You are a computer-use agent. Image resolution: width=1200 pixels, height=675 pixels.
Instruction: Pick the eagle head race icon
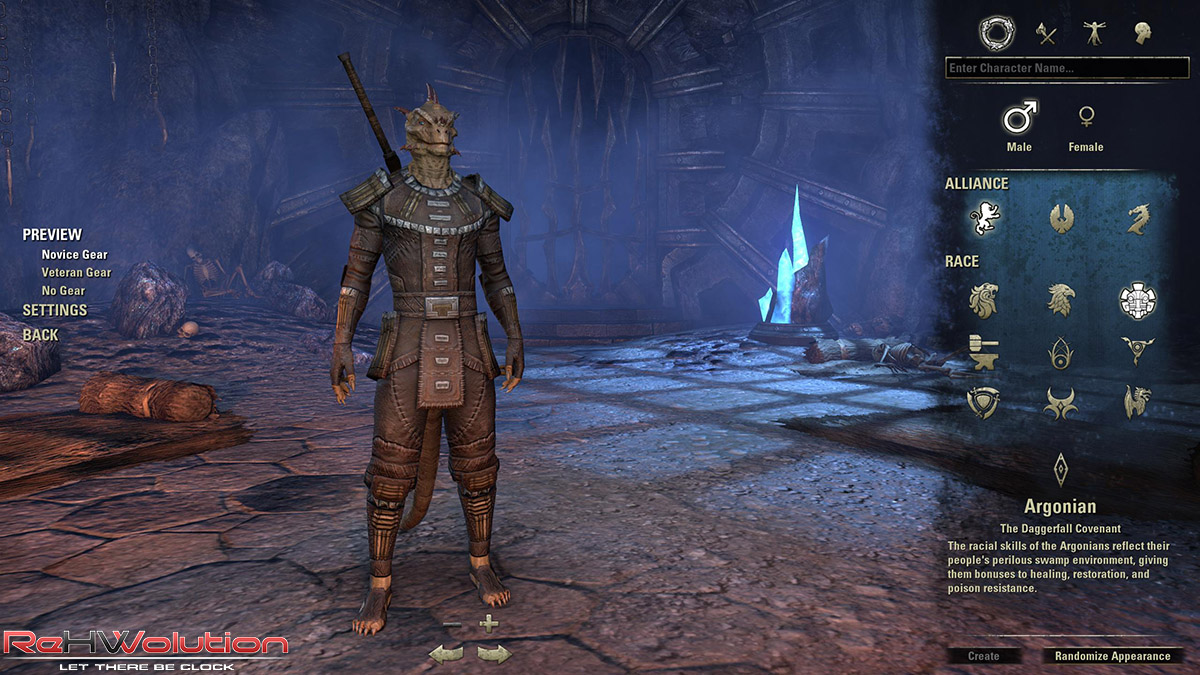click(1061, 299)
